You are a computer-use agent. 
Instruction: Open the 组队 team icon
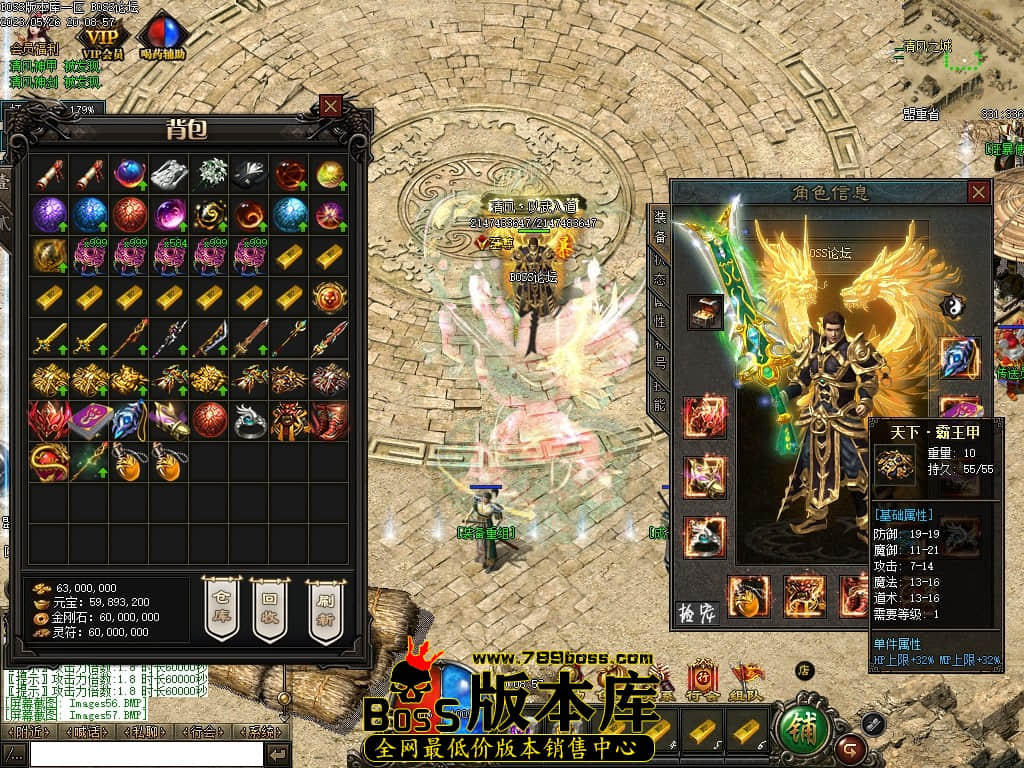[x=746, y=682]
